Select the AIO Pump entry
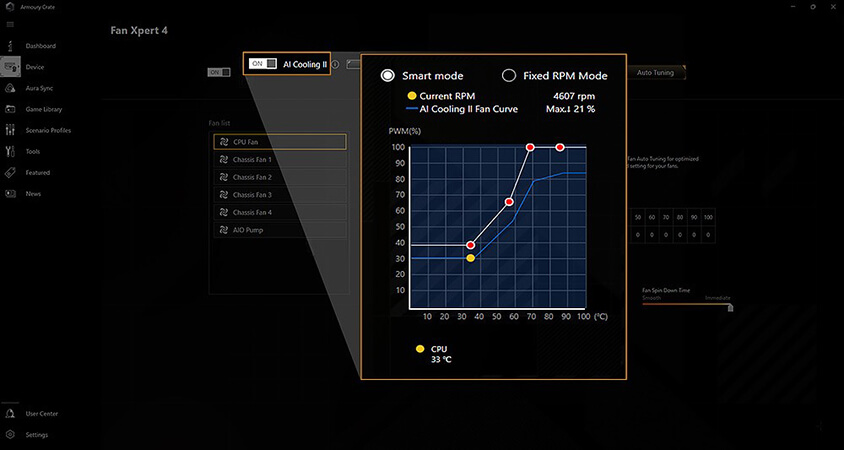844x450 pixels. click(x=280, y=230)
